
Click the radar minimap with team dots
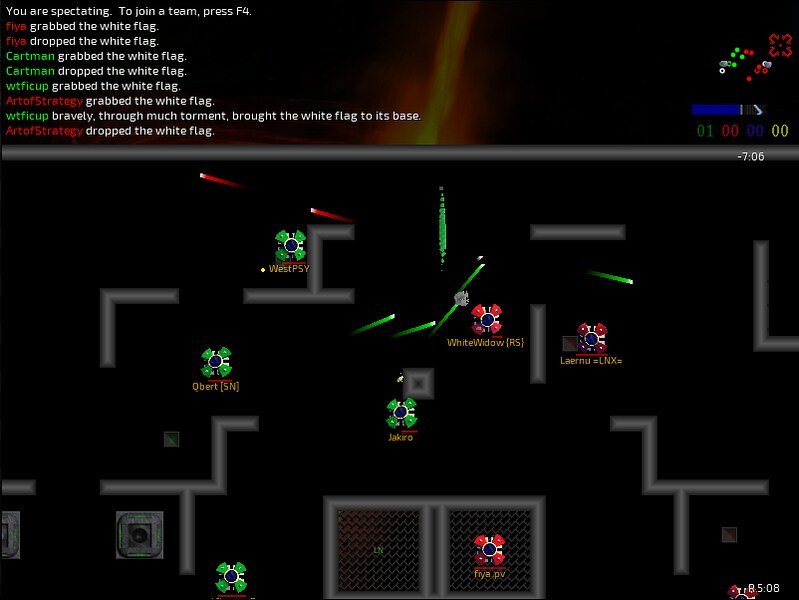pyautogui.click(x=744, y=62)
